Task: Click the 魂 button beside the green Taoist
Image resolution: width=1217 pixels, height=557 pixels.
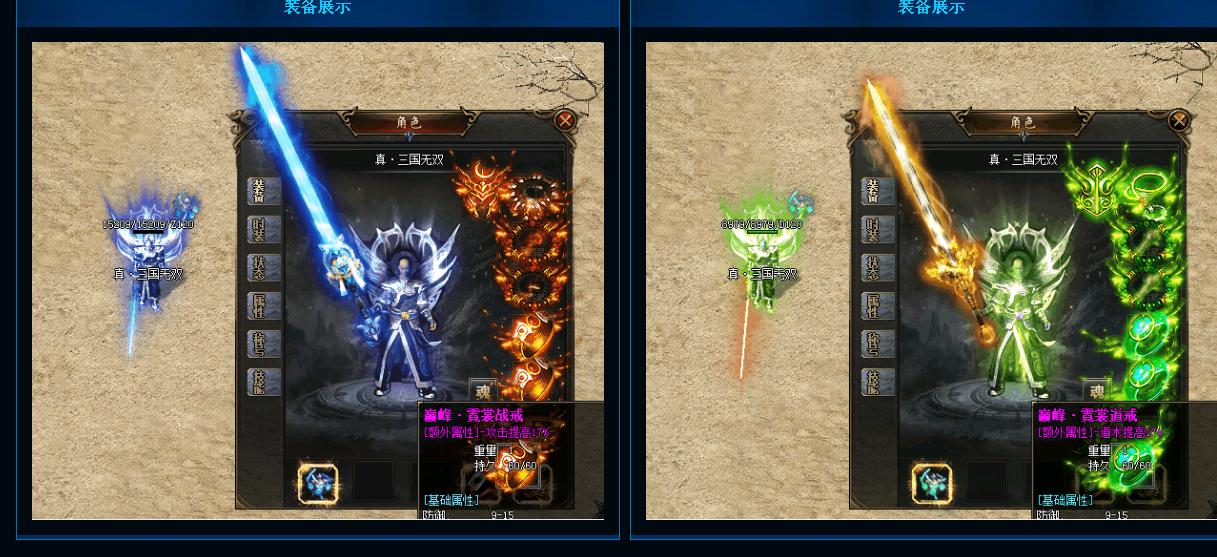Action: [1097, 392]
